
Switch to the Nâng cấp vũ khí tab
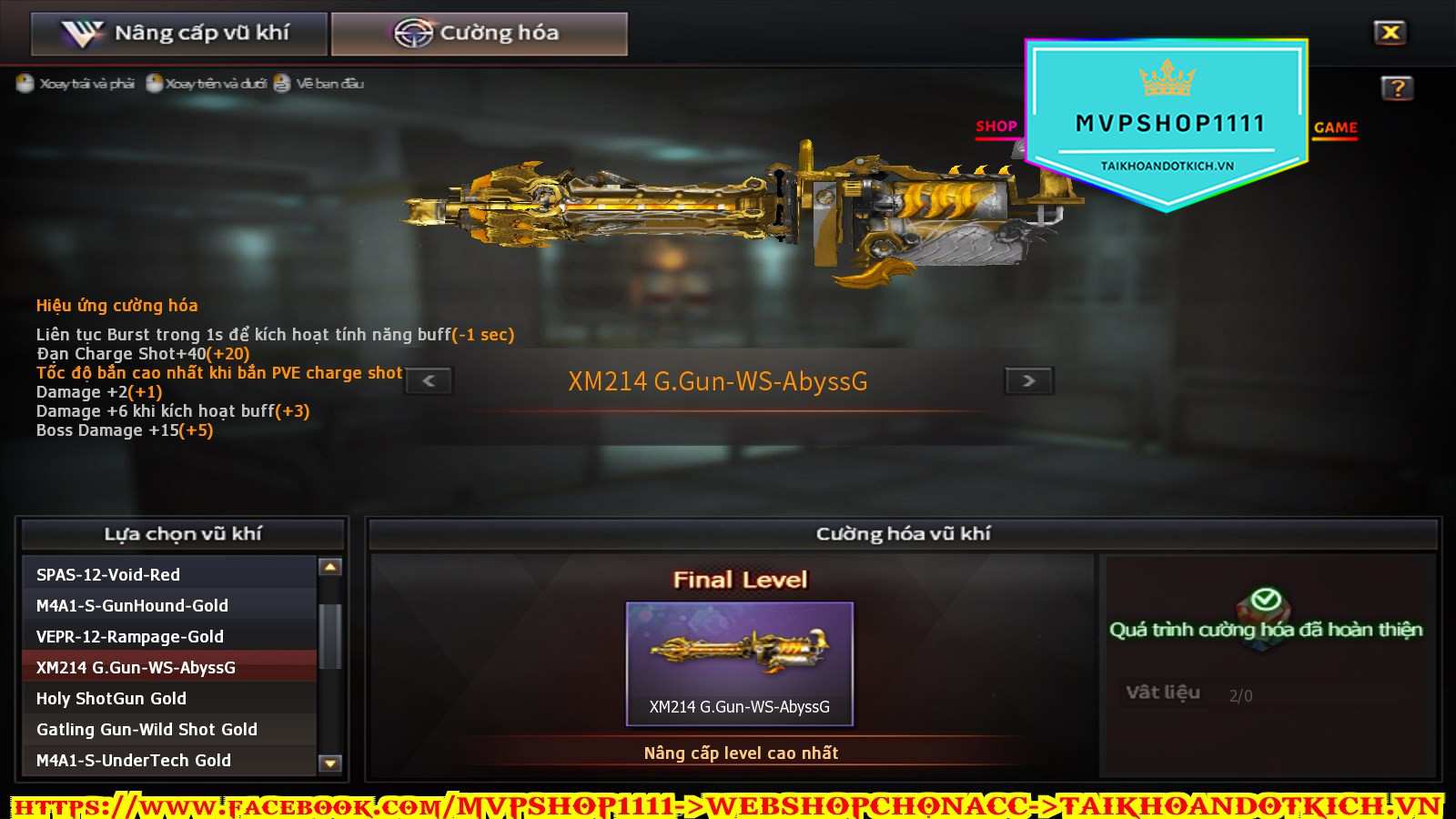pyautogui.click(x=179, y=34)
